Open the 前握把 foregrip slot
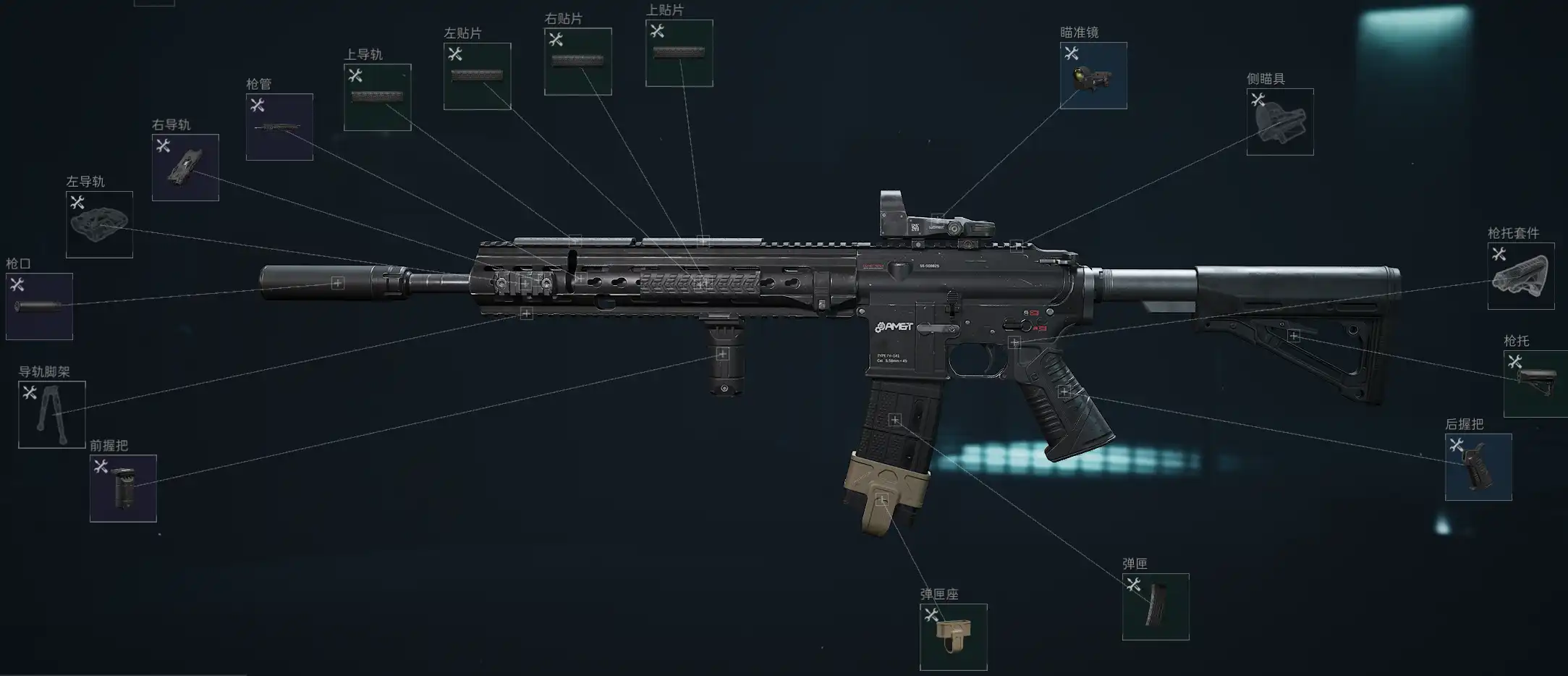Screen dimensions: 1568x676 pyautogui.click(x=123, y=488)
